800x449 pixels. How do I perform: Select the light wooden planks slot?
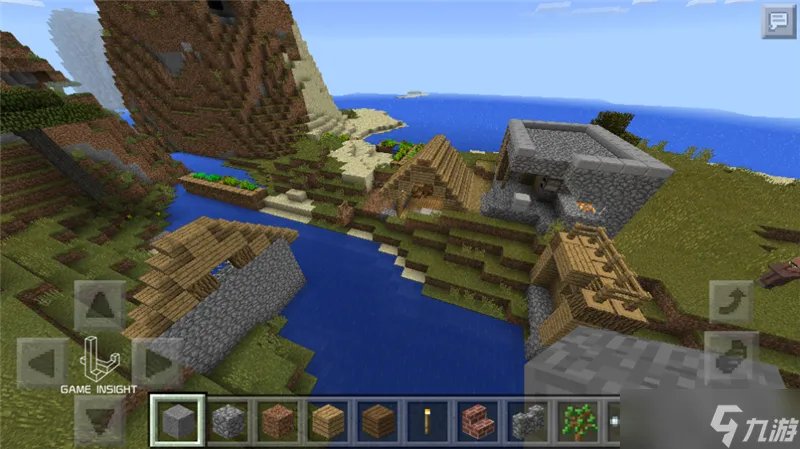click(328, 421)
